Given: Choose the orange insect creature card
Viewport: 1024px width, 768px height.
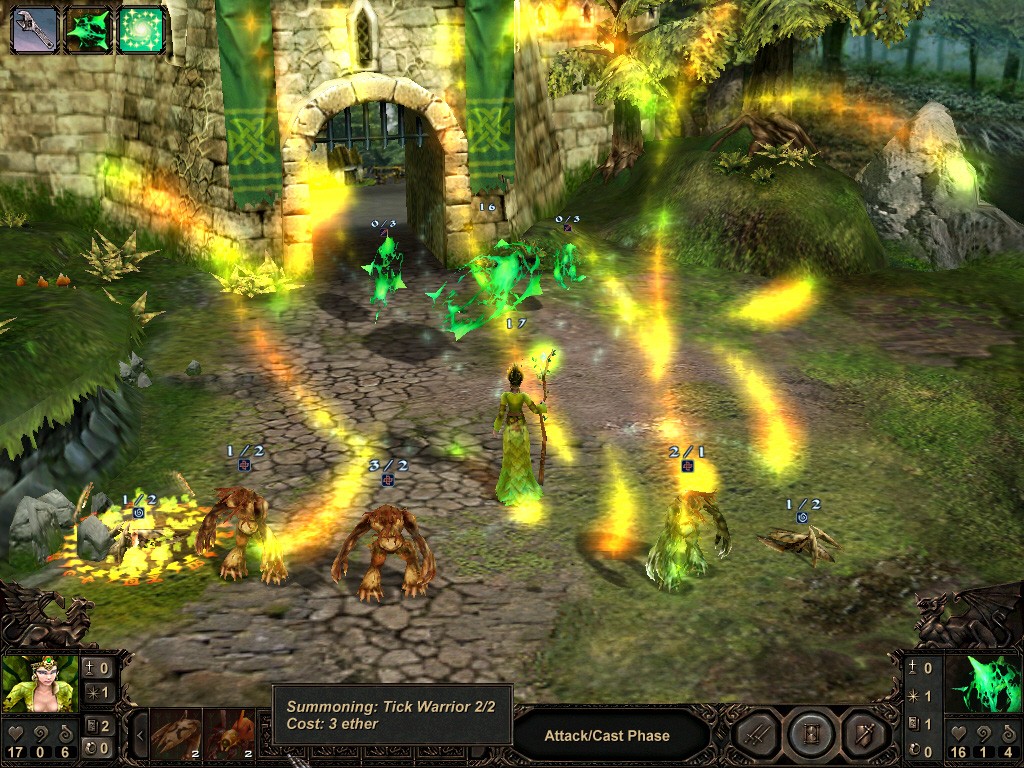Looking at the screenshot, I should tap(229, 735).
